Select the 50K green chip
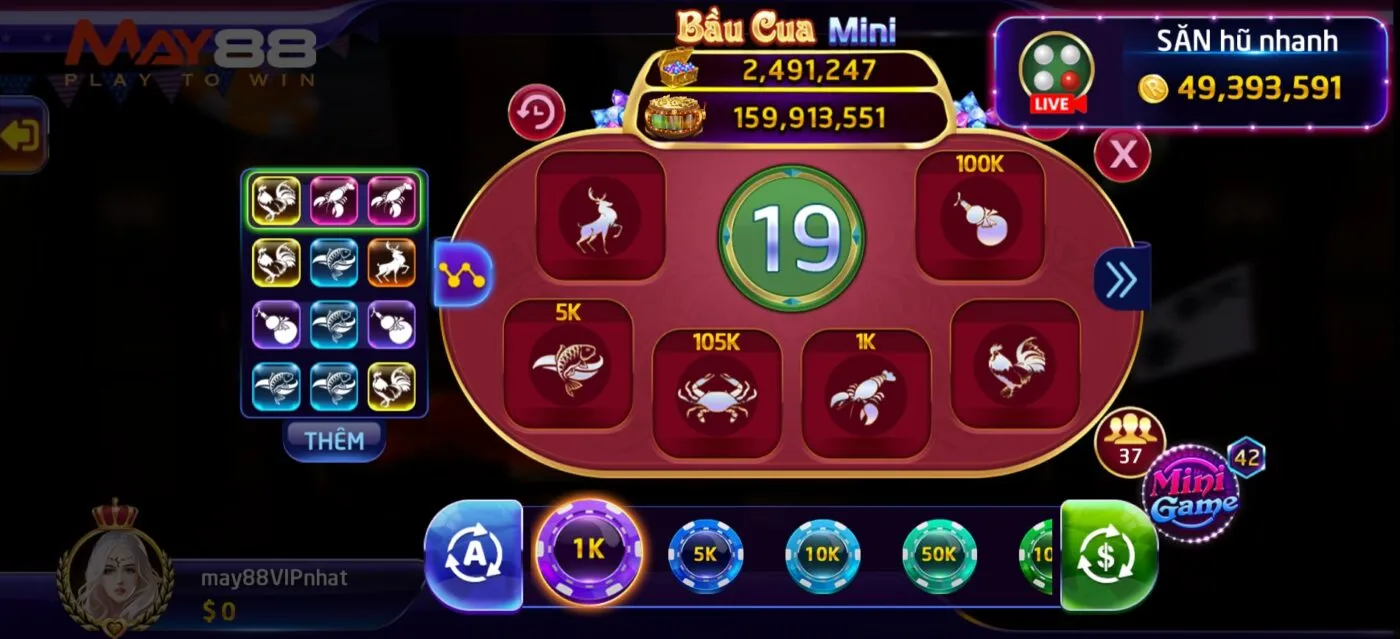The height and width of the screenshot is (639, 1400). pyautogui.click(x=939, y=554)
